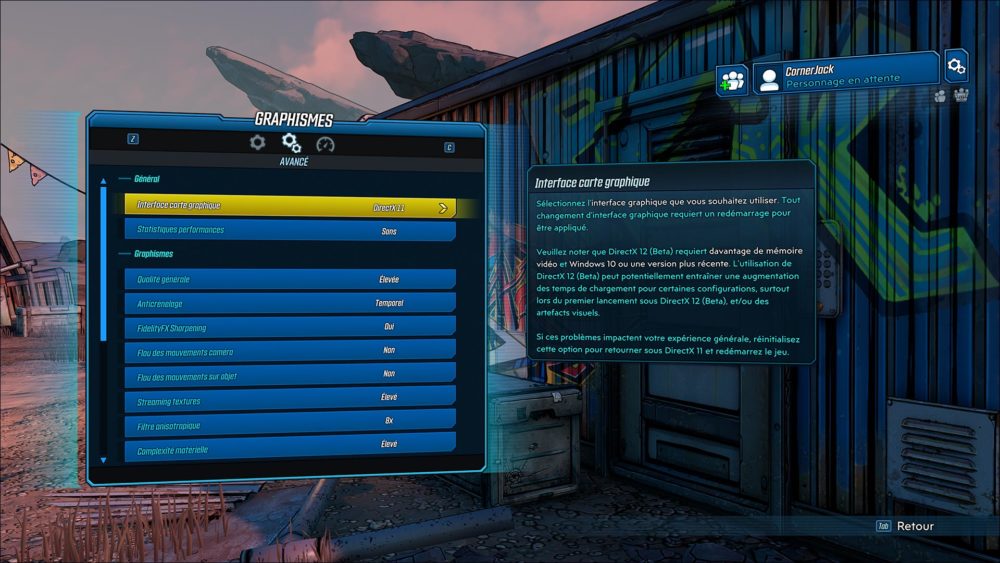1000x563 pixels.
Task: Change the Statistiques performances setting
Action: (x=289, y=231)
